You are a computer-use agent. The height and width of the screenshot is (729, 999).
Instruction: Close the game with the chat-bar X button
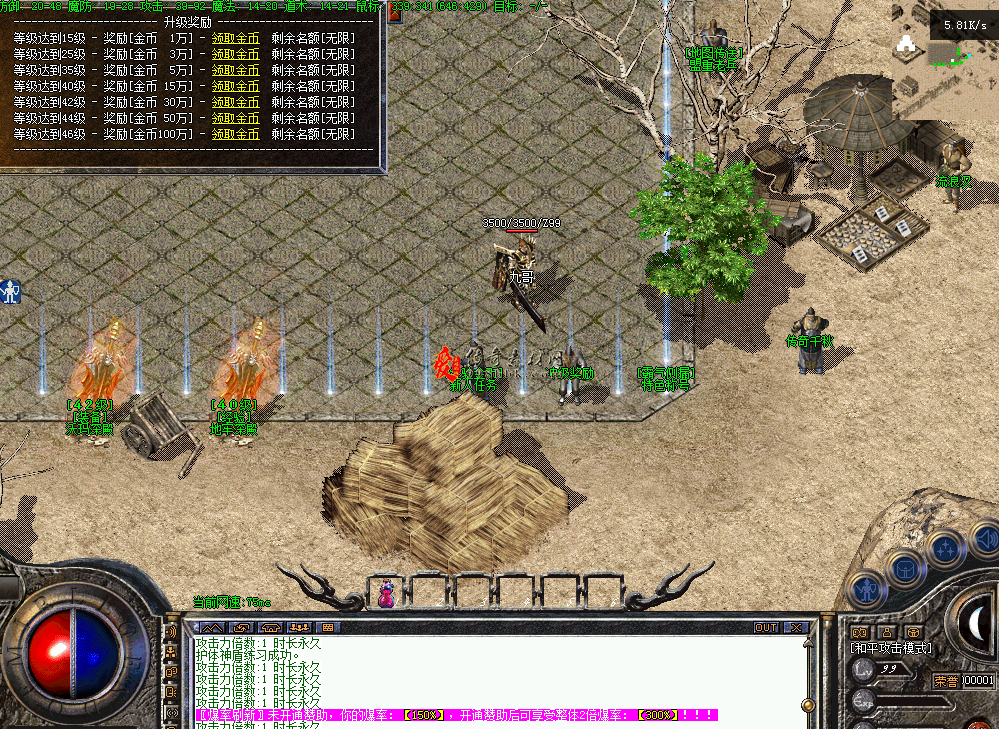click(795, 628)
